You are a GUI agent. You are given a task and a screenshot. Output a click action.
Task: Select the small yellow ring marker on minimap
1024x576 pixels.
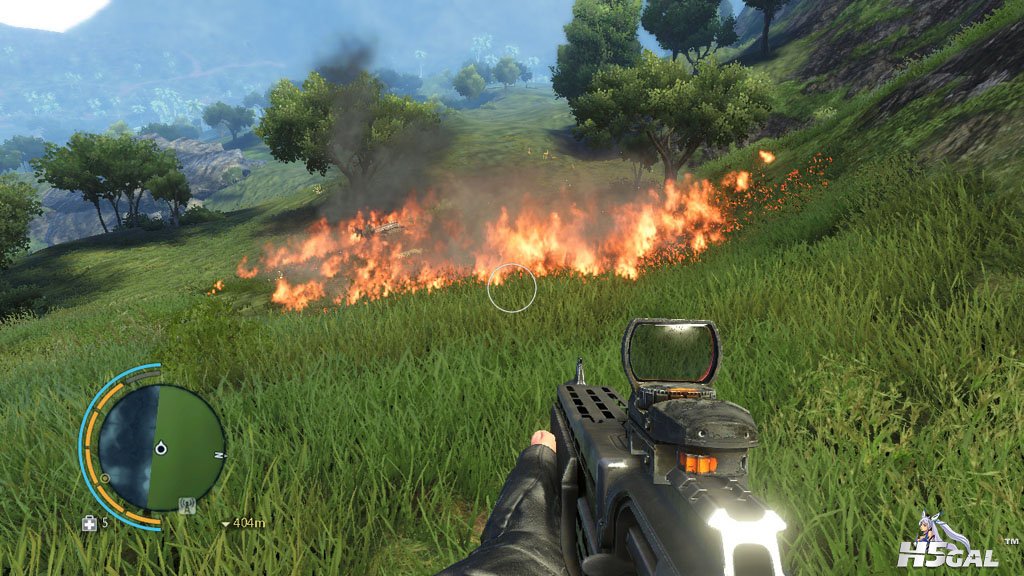coord(105,478)
